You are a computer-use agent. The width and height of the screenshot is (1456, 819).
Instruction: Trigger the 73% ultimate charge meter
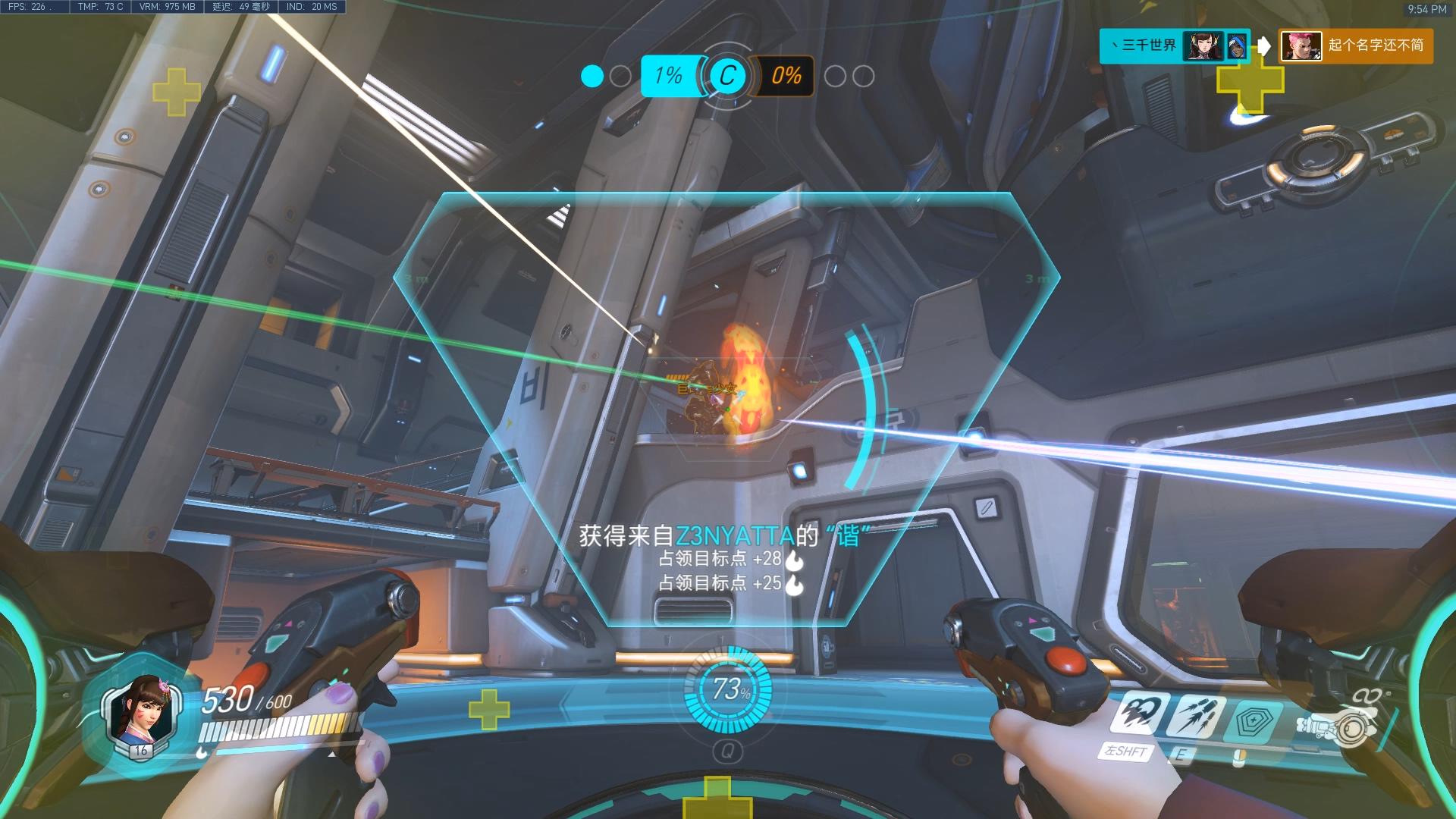point(728,689)
